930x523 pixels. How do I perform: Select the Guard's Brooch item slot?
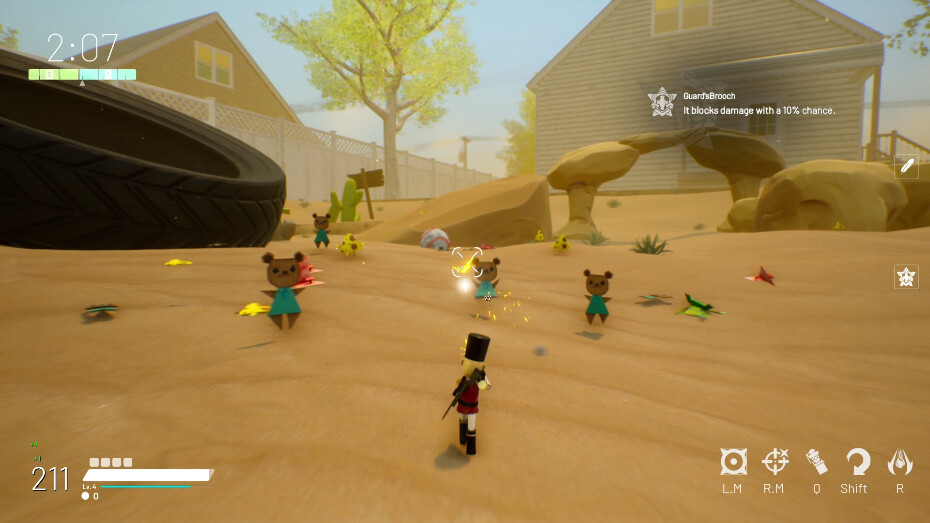pos(906,277)
